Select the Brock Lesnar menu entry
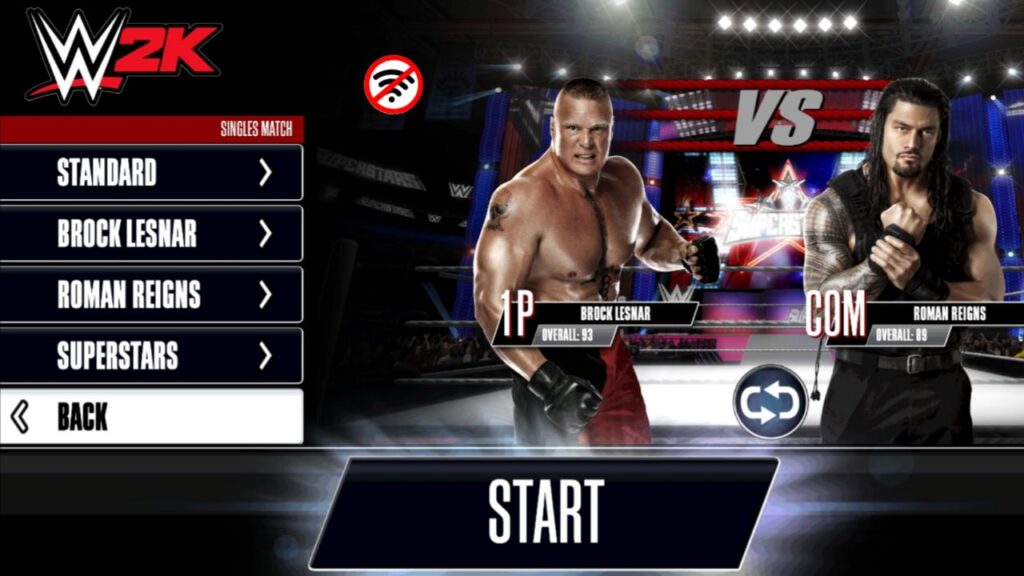 [152, 233]
